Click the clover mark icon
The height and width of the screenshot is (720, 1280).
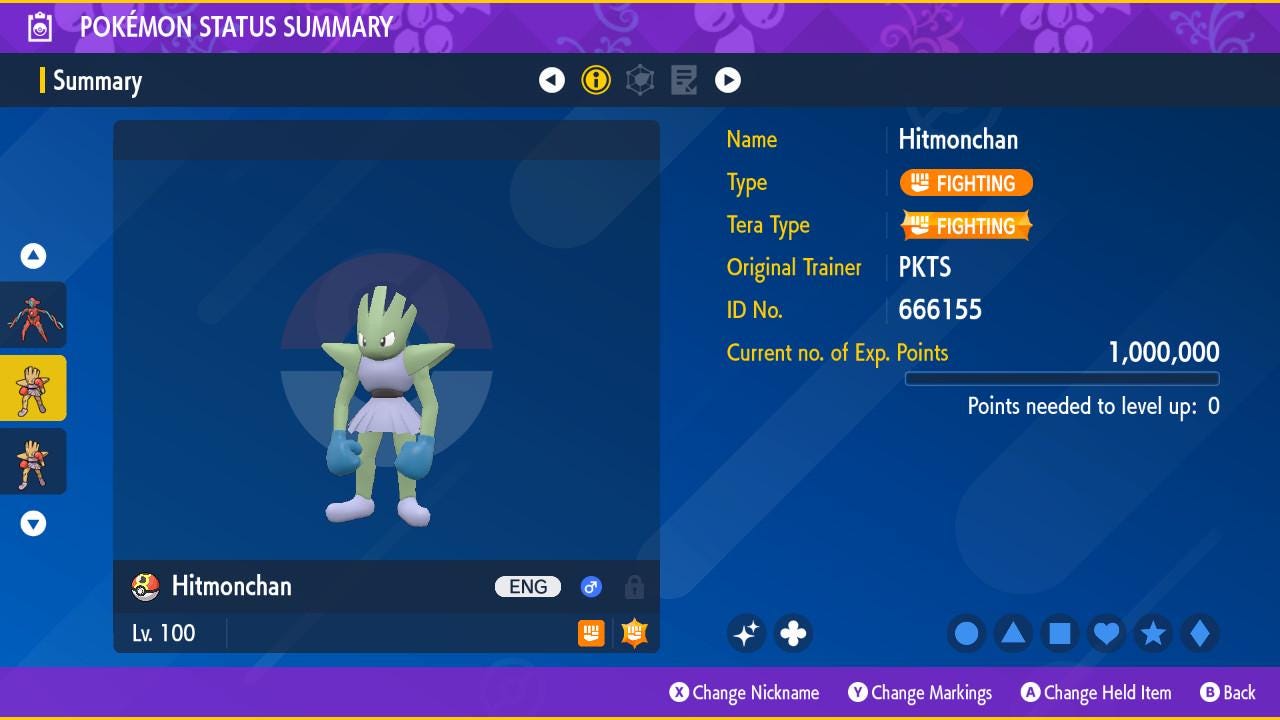[x=793, y=633]
